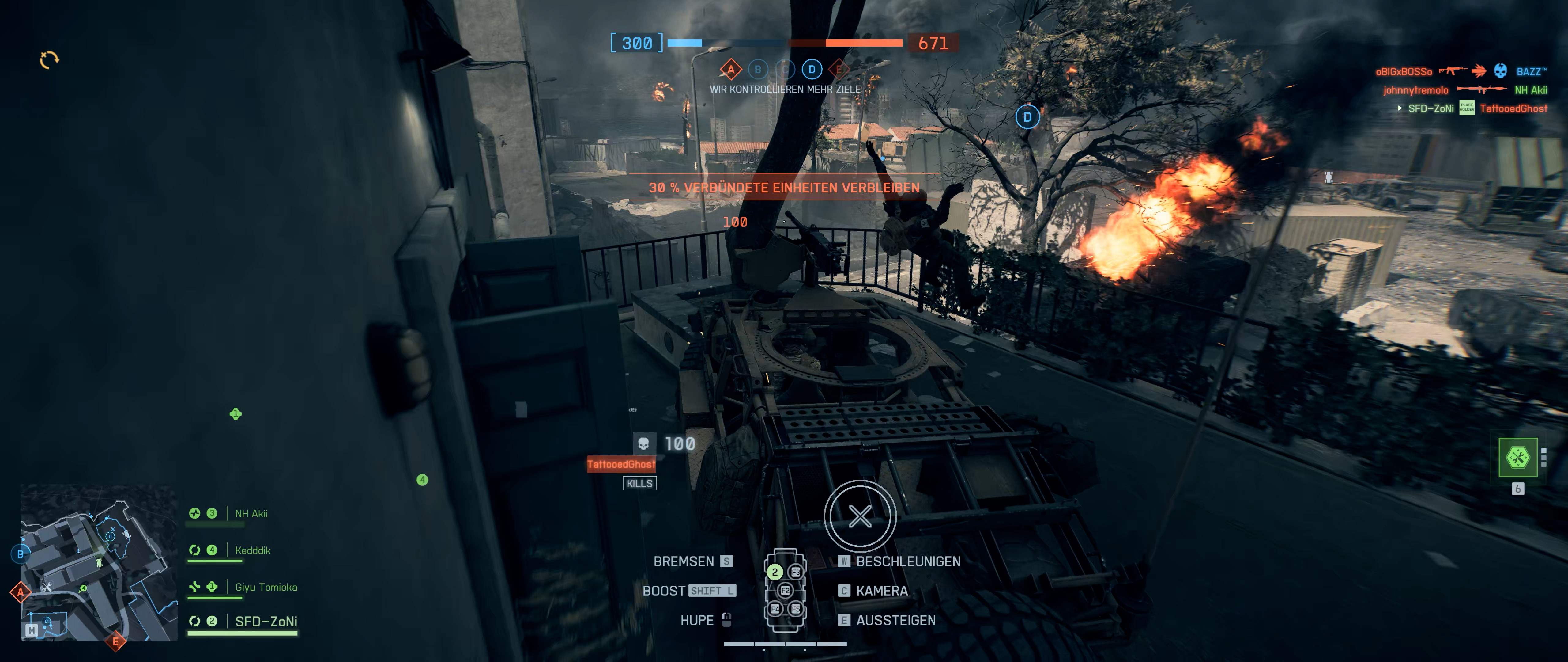Activate the green wrench gadget icon
Image resolution: width=1568 pixels, height=662 pixels.
coord(1517,457)
